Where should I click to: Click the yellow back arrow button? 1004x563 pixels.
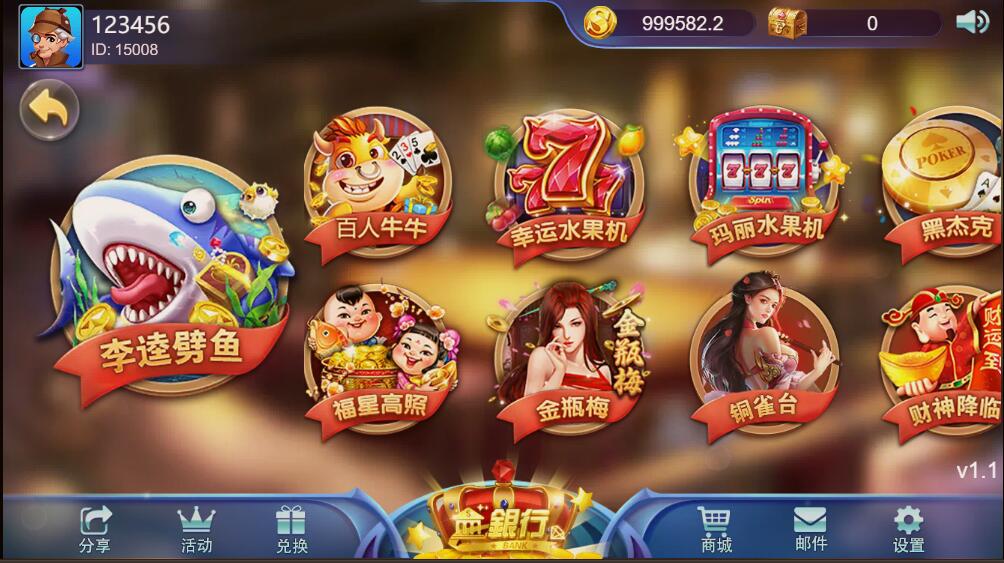tap(48, 107)
